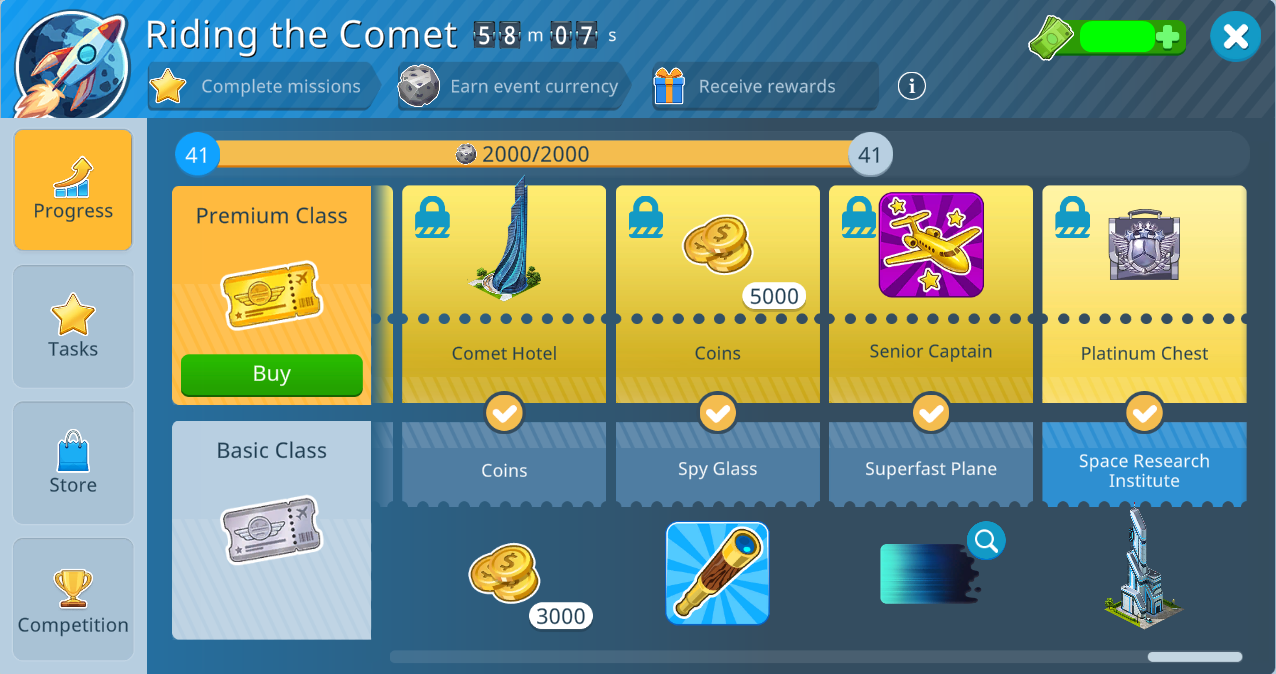Screen dimensions: 1276x674
Task: Switch to the Progress tab
Action: pos(73,189)
